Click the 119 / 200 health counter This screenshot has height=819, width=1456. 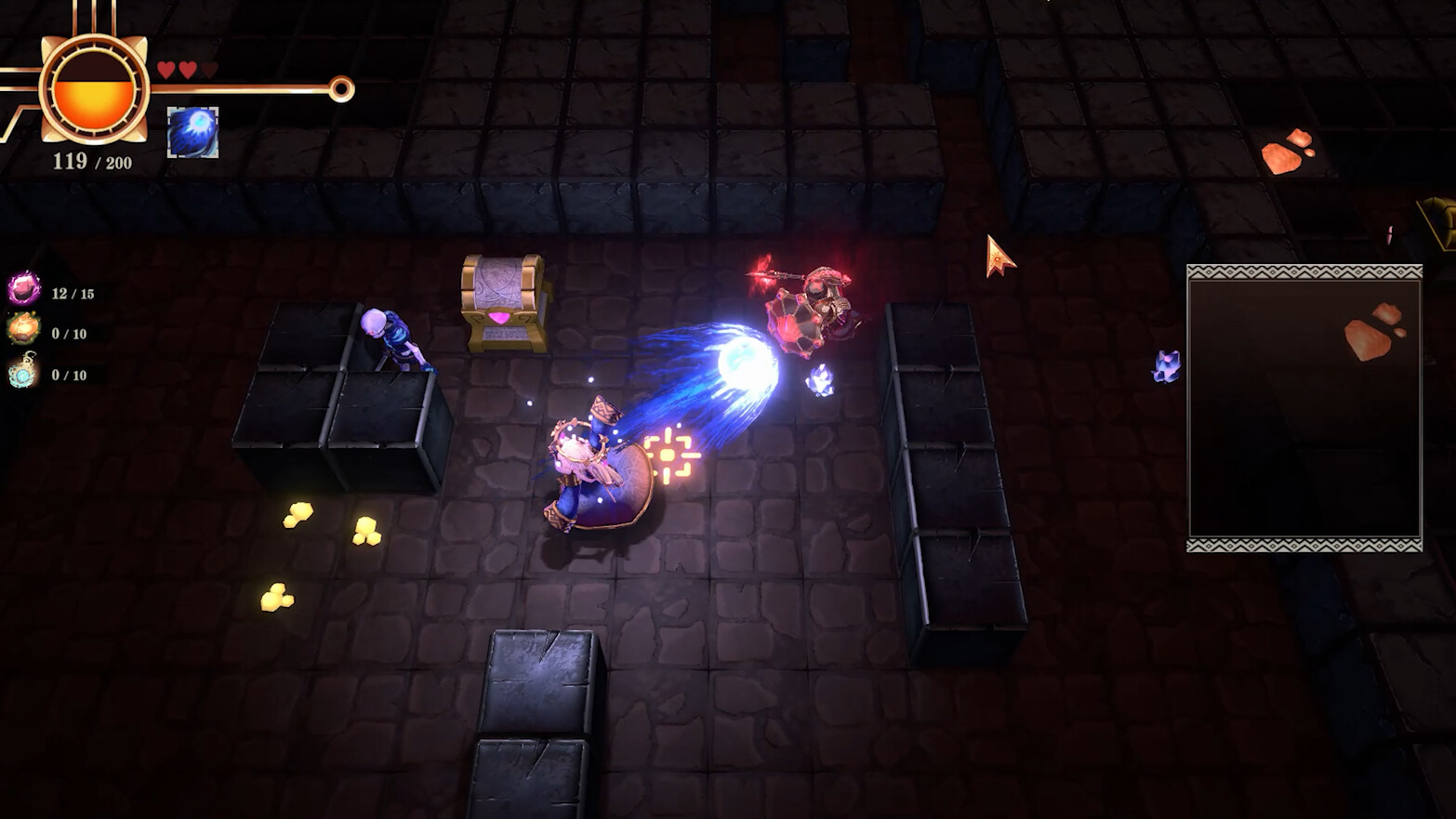(x=90, y=161)
